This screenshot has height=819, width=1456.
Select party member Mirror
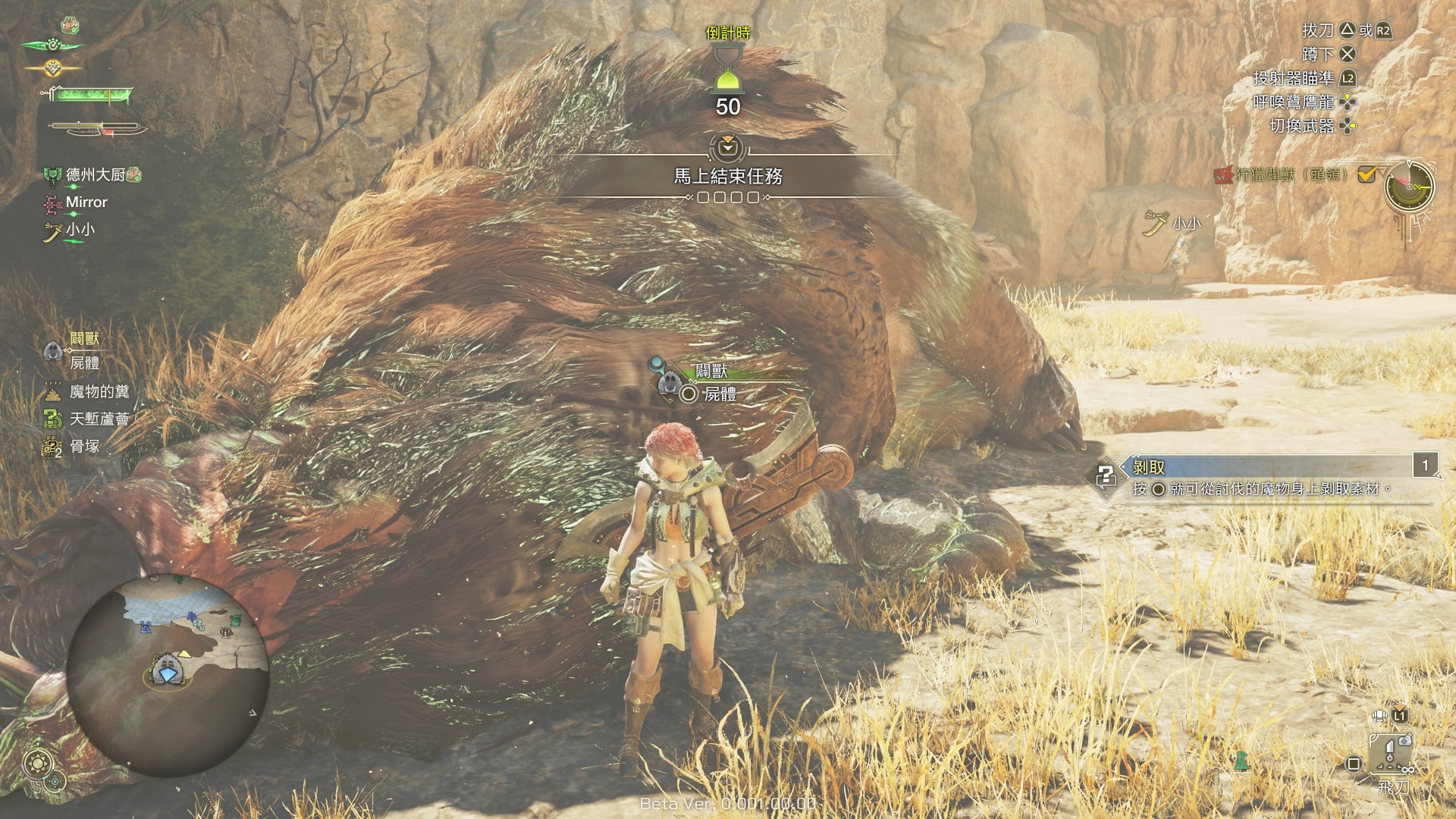pos(86,202)
